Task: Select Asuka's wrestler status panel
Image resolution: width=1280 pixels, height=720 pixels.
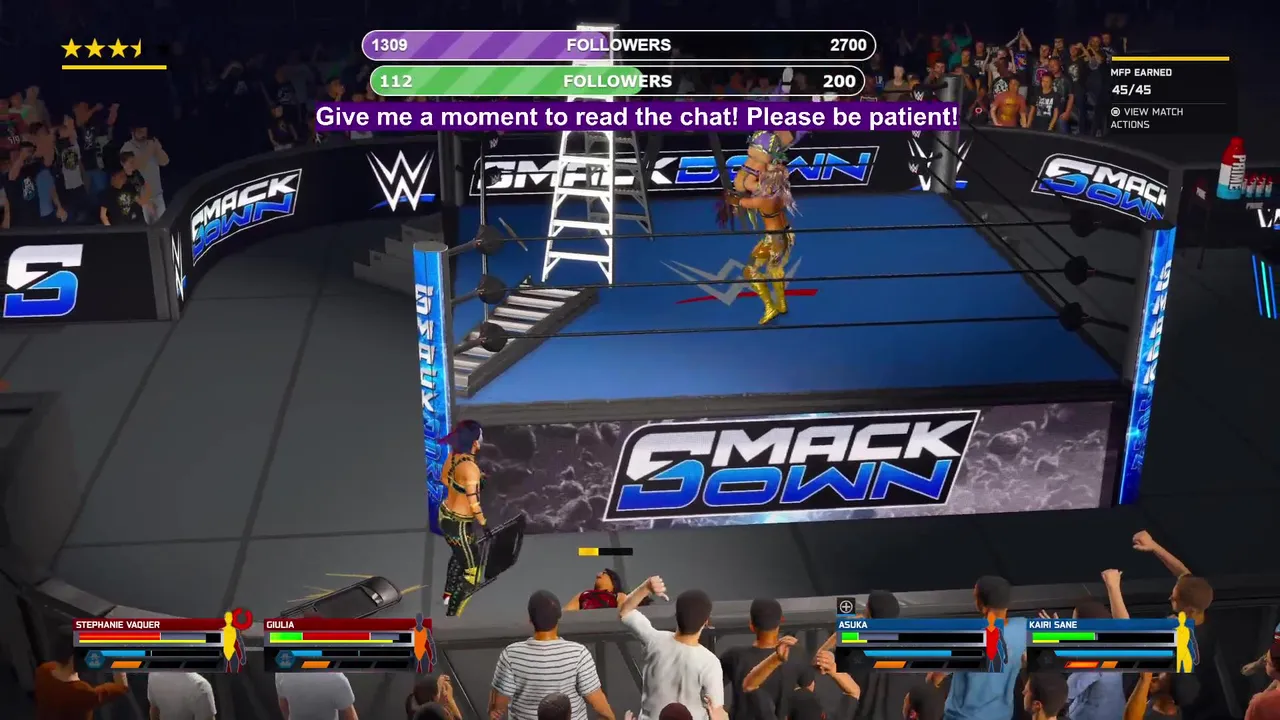Action: coord(920,643)
